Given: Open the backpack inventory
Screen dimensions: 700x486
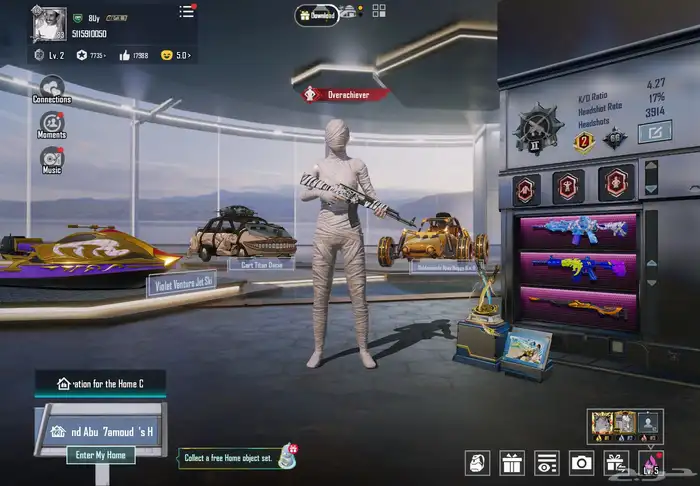Looking at the screenshot, I should point(478,462).
